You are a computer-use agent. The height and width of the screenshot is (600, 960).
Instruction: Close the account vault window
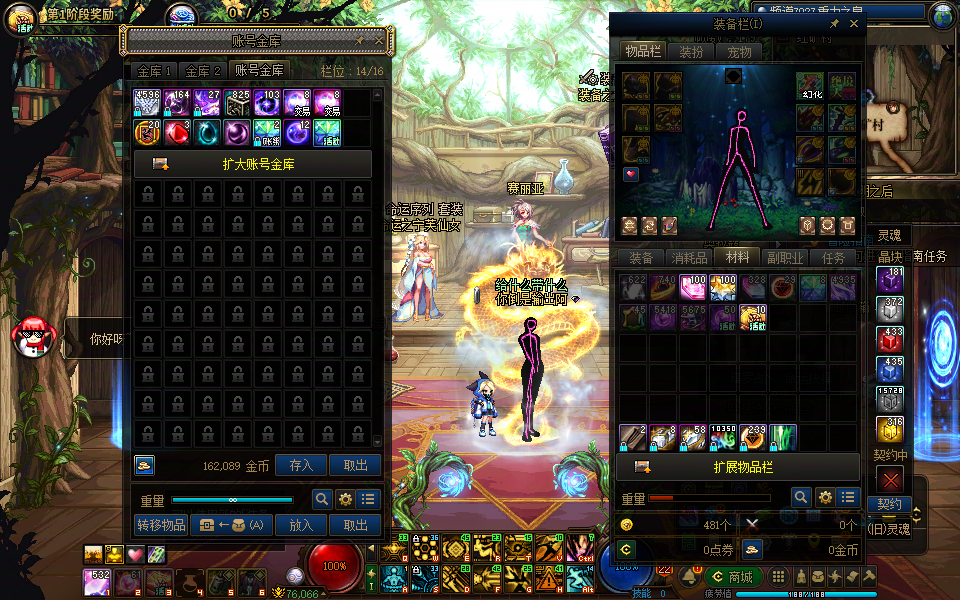click(x=378, y=41)
